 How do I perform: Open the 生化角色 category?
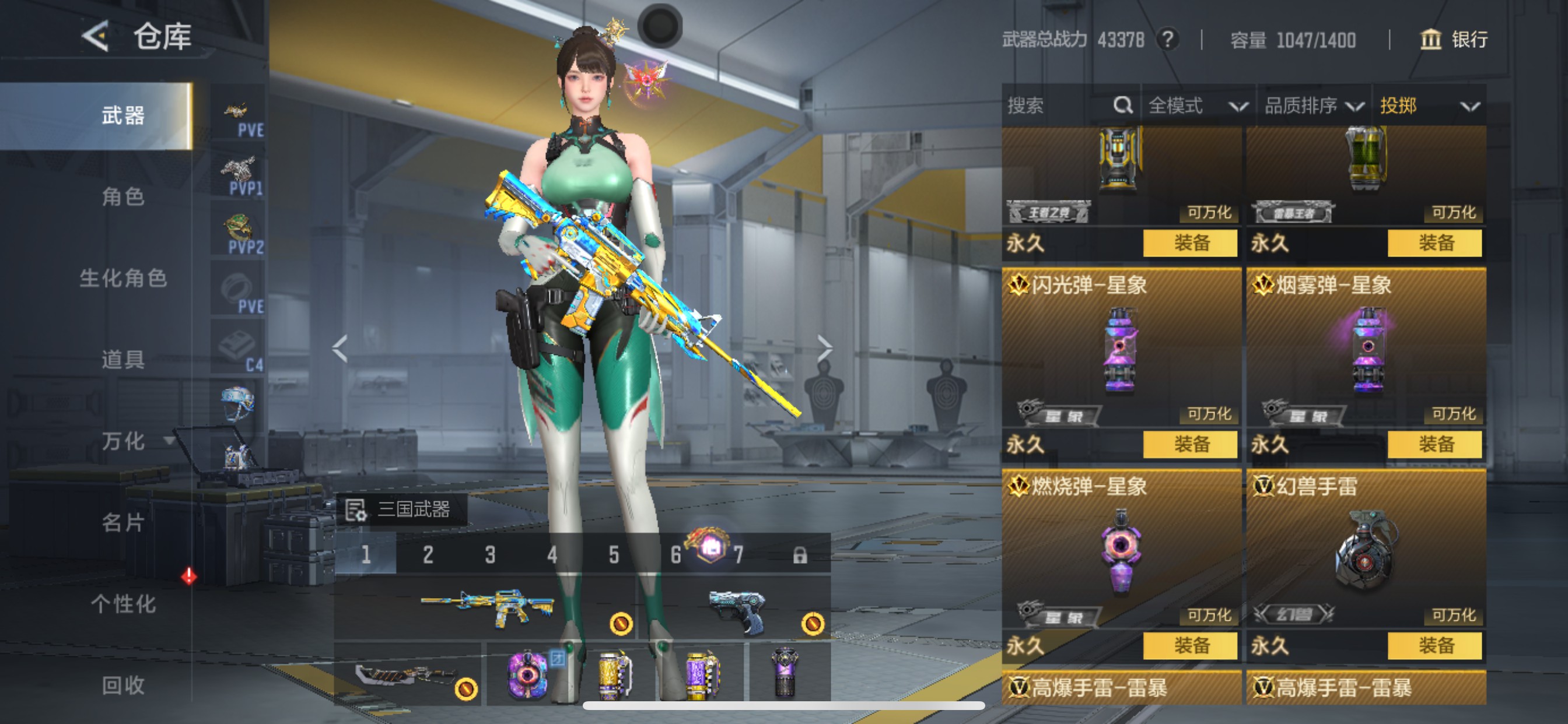point(123,278)
